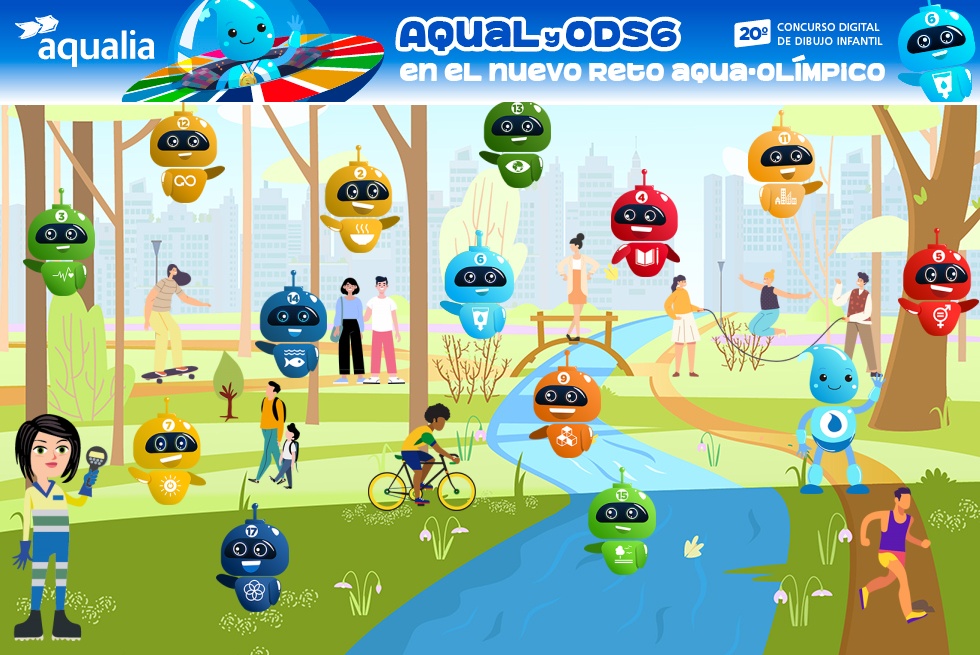
Task: Select the green number 13 robot
Action: pos(517,140)
